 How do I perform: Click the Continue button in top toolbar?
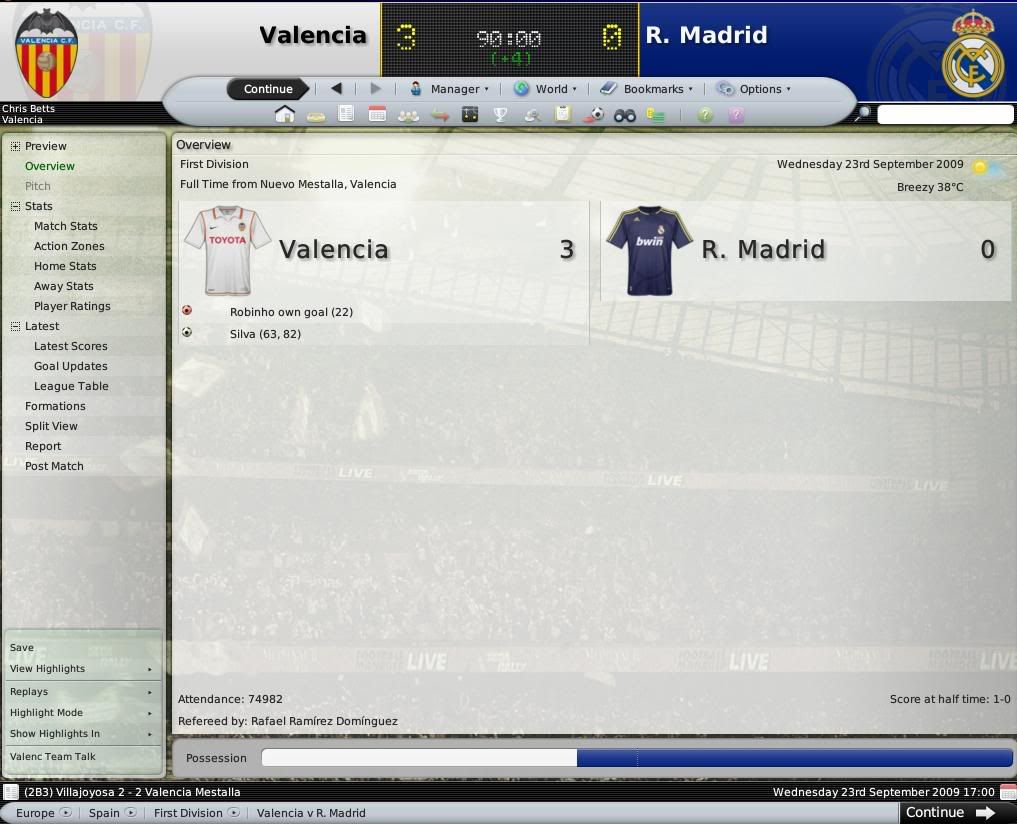[x=268, y=89]
